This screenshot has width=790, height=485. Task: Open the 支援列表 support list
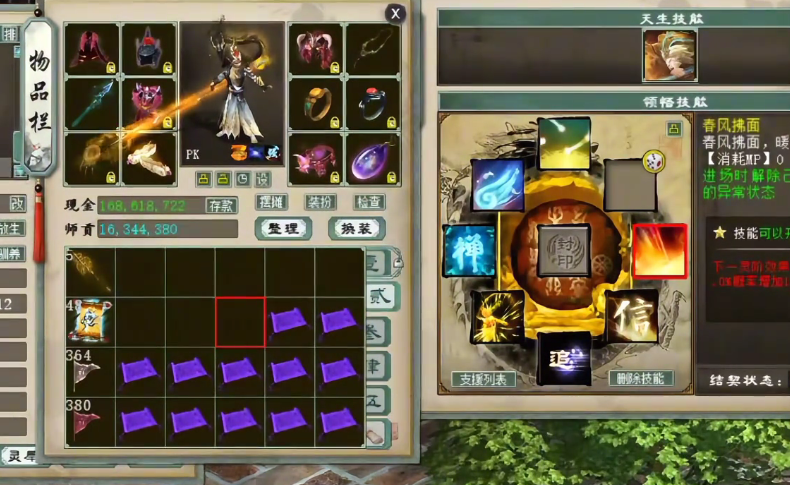(484, 379)
